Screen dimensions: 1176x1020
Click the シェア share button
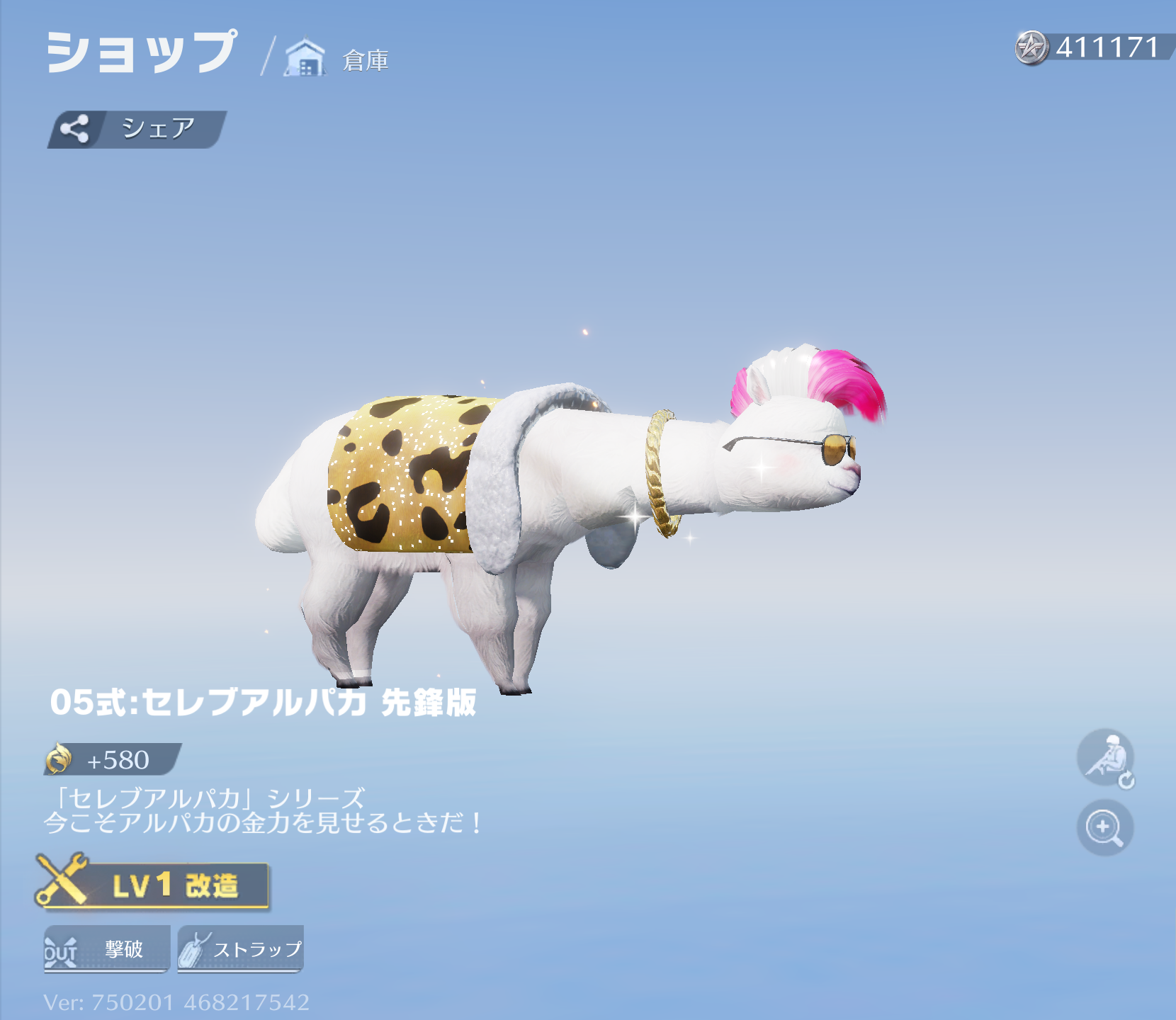point(137,130)
